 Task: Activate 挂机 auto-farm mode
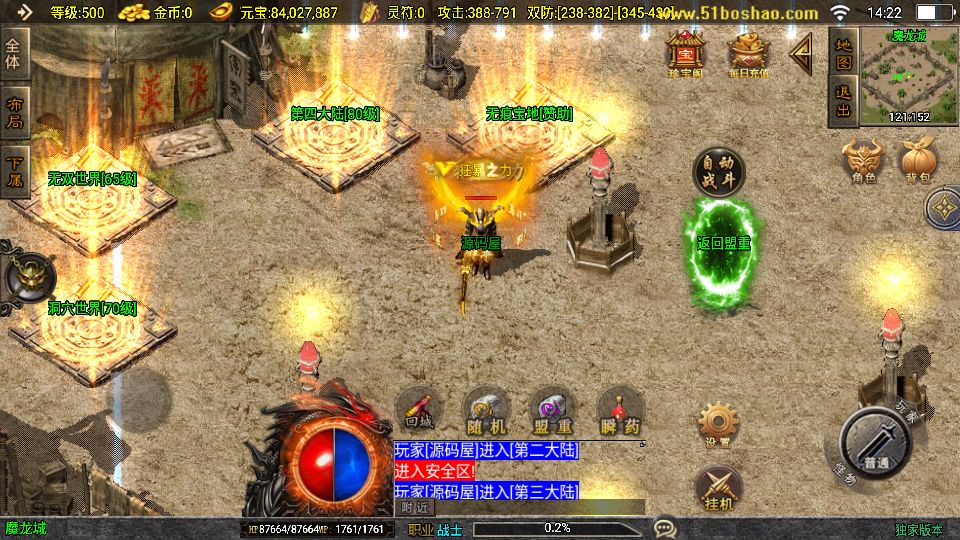point(717,486)
